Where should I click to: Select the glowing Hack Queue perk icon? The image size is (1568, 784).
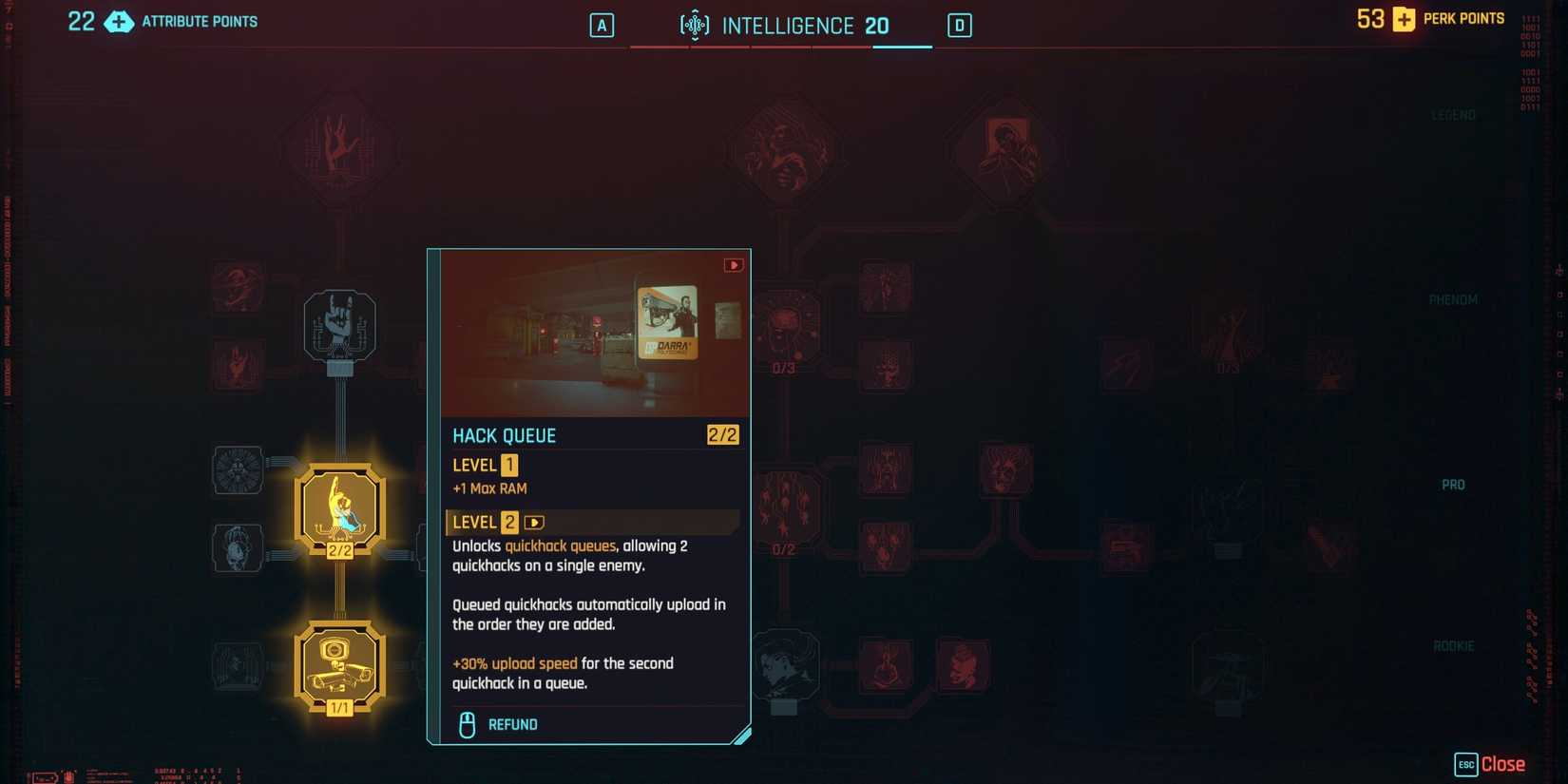tap(339, 507)
